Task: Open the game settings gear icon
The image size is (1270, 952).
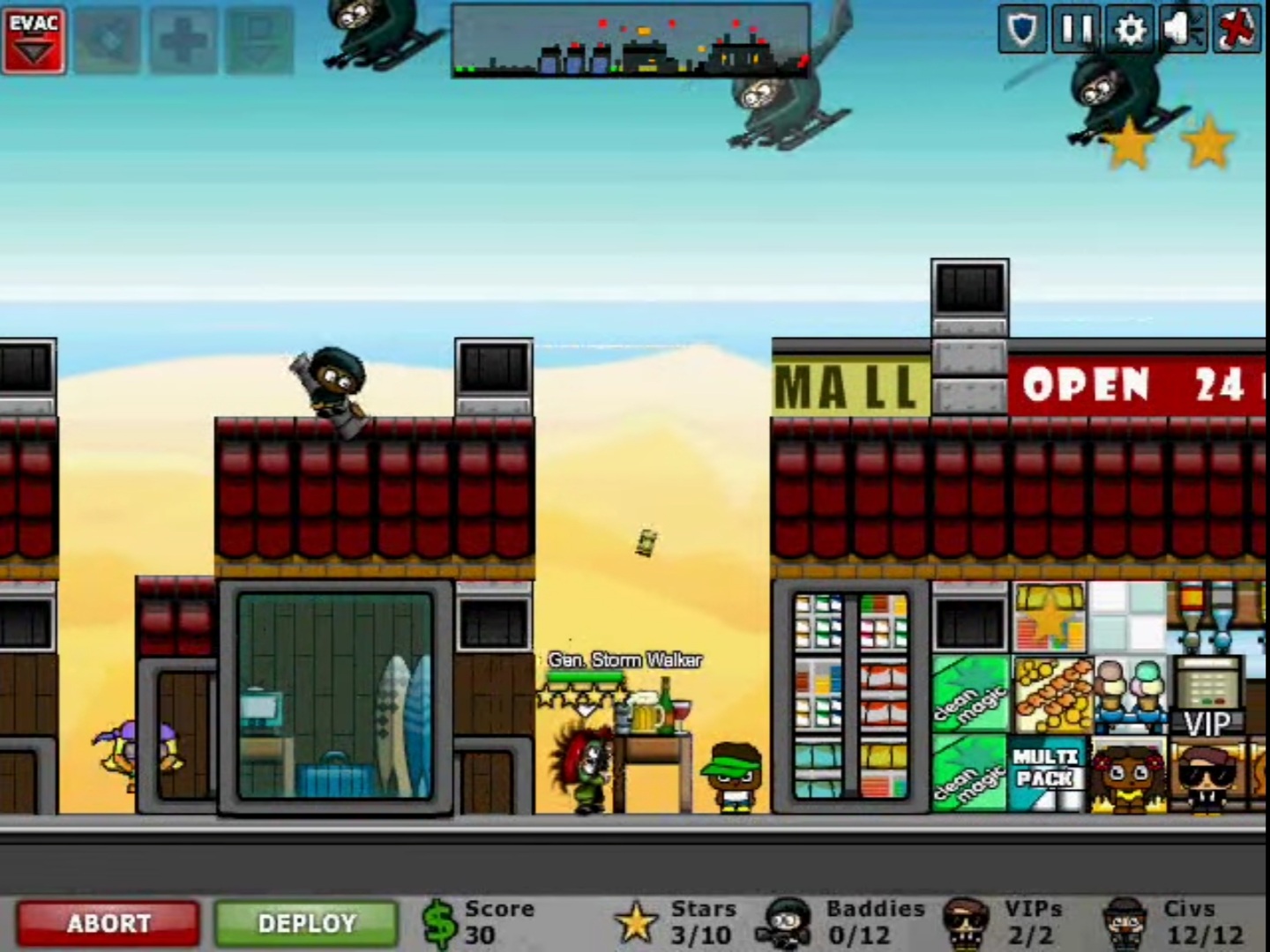Action: point(1132,29)
